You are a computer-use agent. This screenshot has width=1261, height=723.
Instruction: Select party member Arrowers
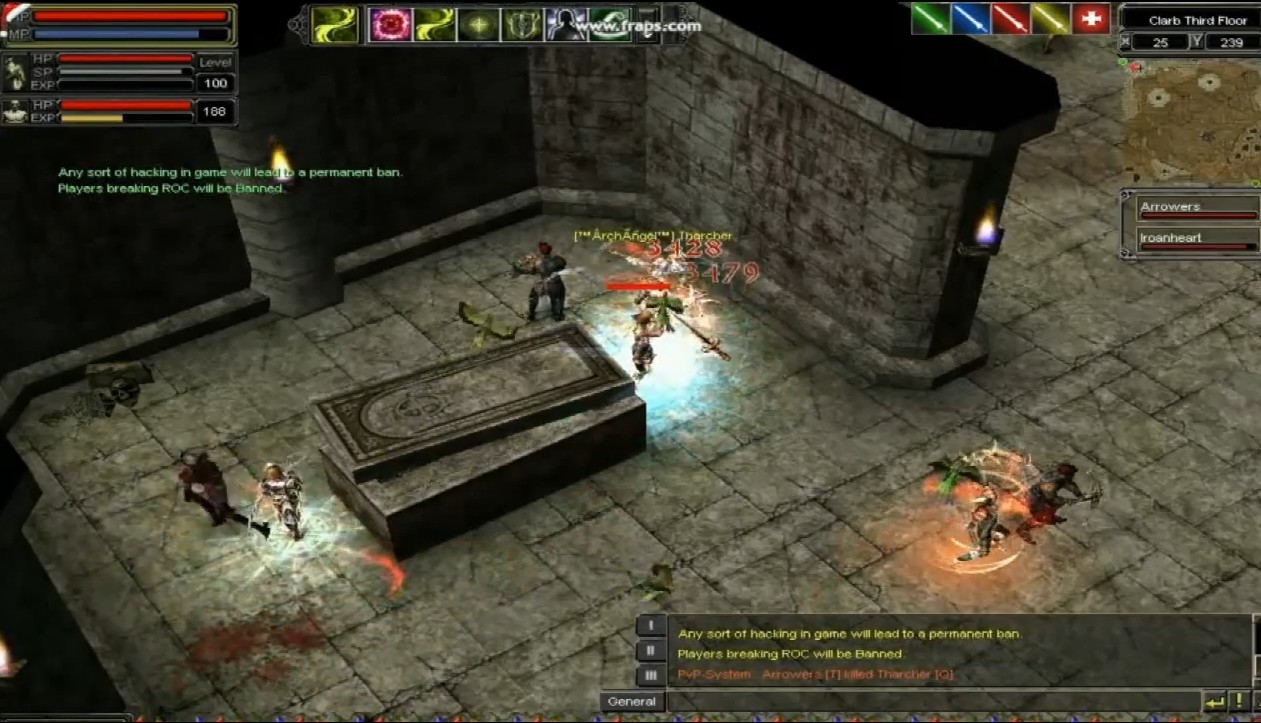coord(1197,208)
